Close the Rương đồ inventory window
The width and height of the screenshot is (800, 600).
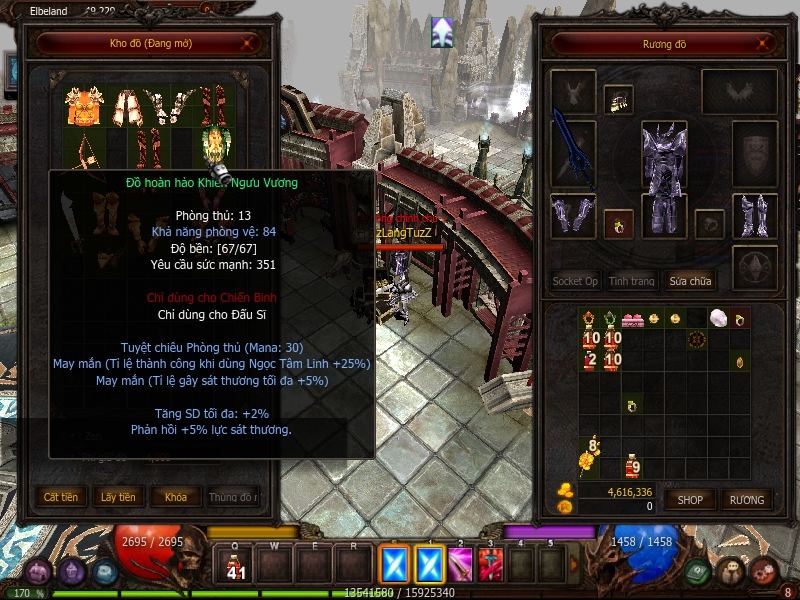tap(764, 44)
